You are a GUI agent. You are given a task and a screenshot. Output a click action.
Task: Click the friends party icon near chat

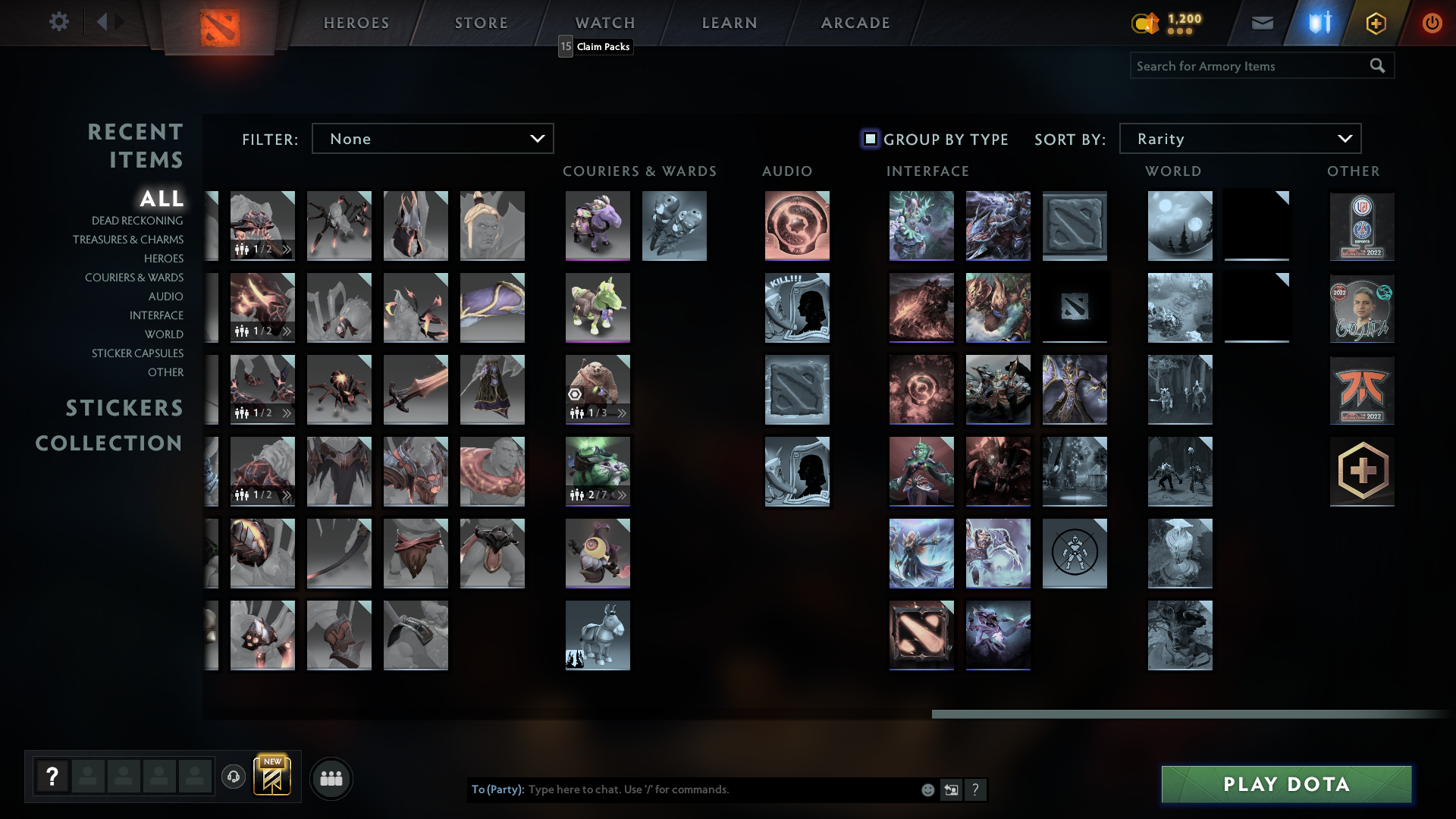tap(331, 777)
